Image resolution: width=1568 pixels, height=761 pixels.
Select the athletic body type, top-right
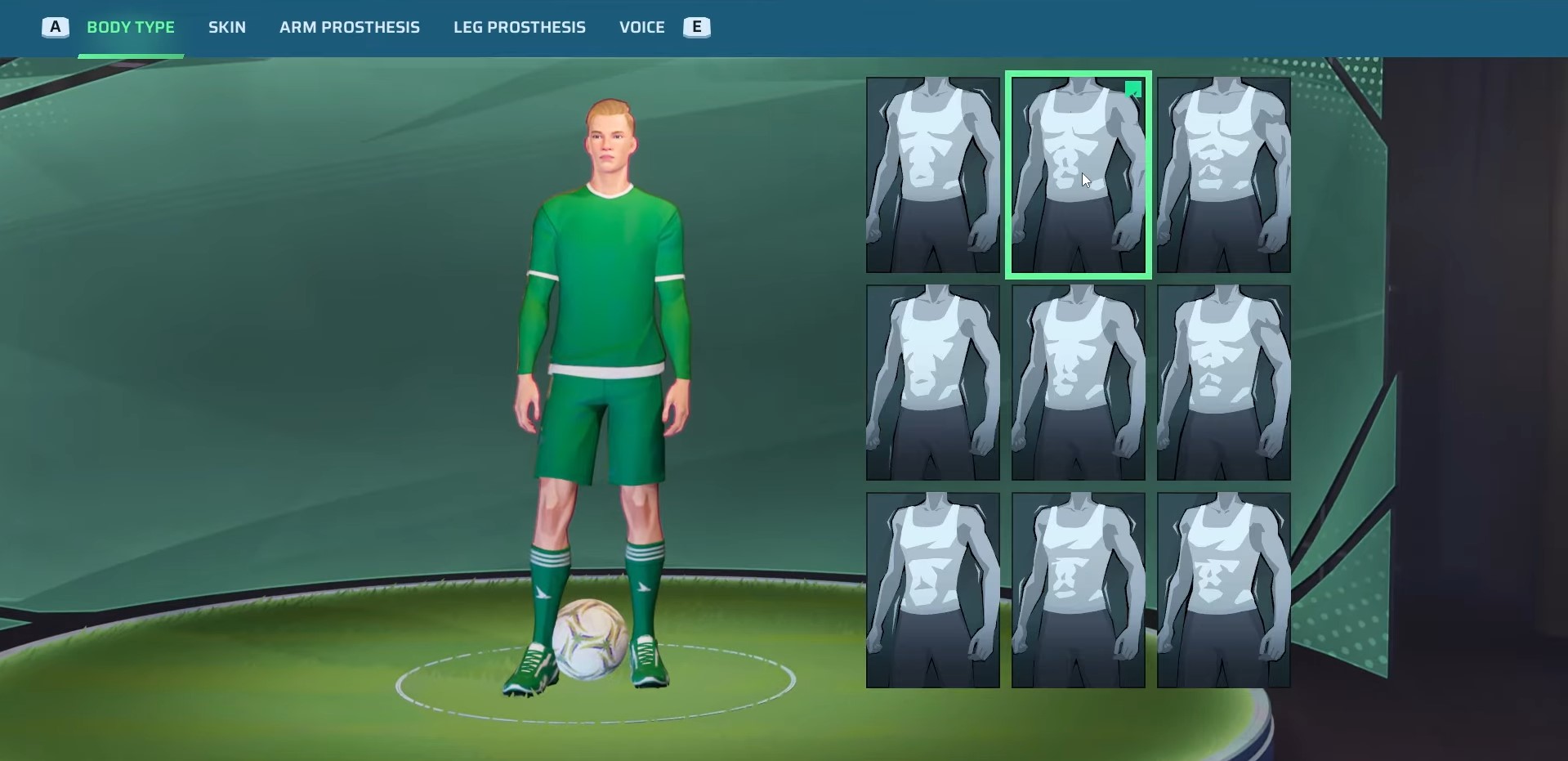tap(1223, 174)
